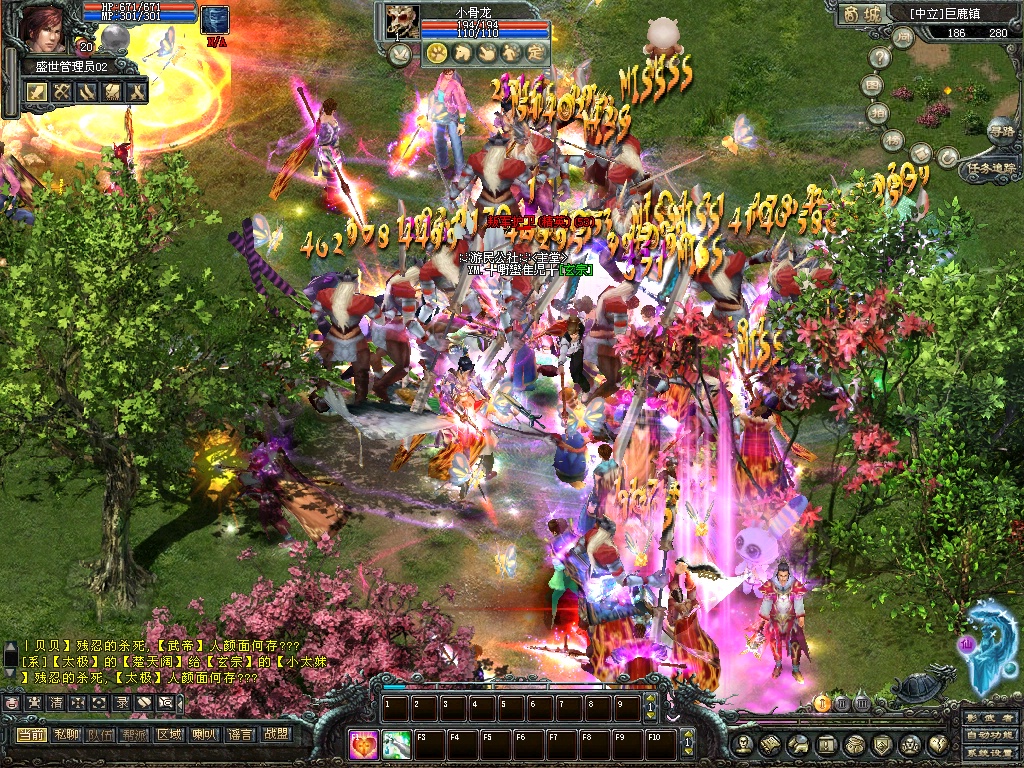This screenshot has height=768, width=1024.
Task: Select the 小骨龙 pet portrait
Action: point(402,21)
